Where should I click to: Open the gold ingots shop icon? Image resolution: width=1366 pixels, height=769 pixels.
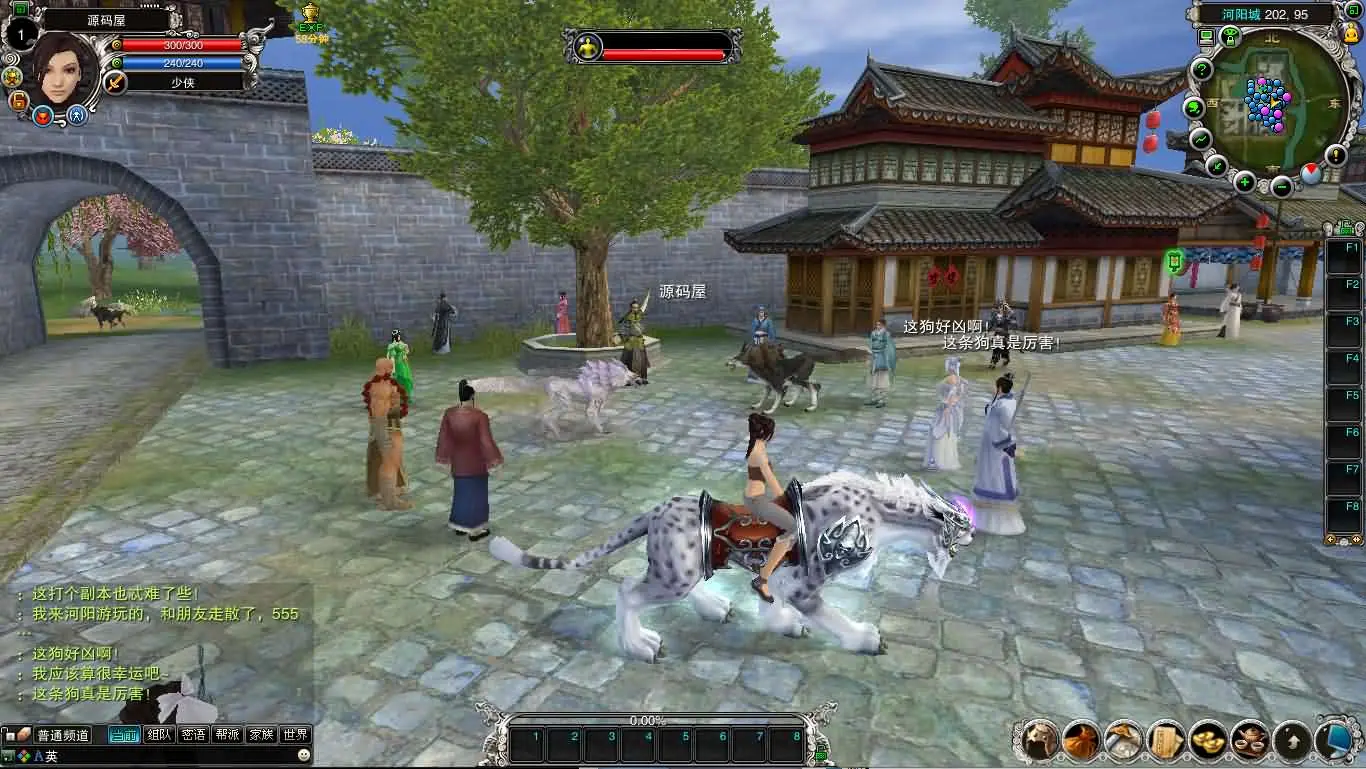[x=1208, y=740]
